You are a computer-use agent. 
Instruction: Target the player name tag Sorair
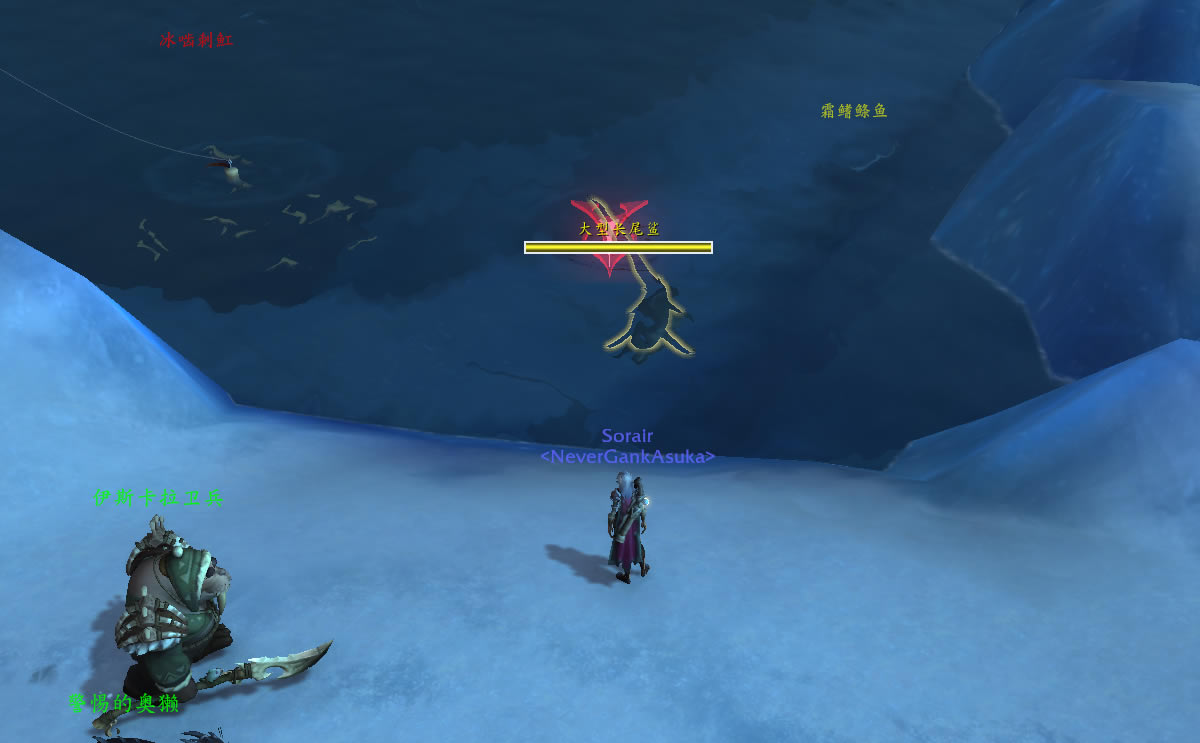[627, 437]
